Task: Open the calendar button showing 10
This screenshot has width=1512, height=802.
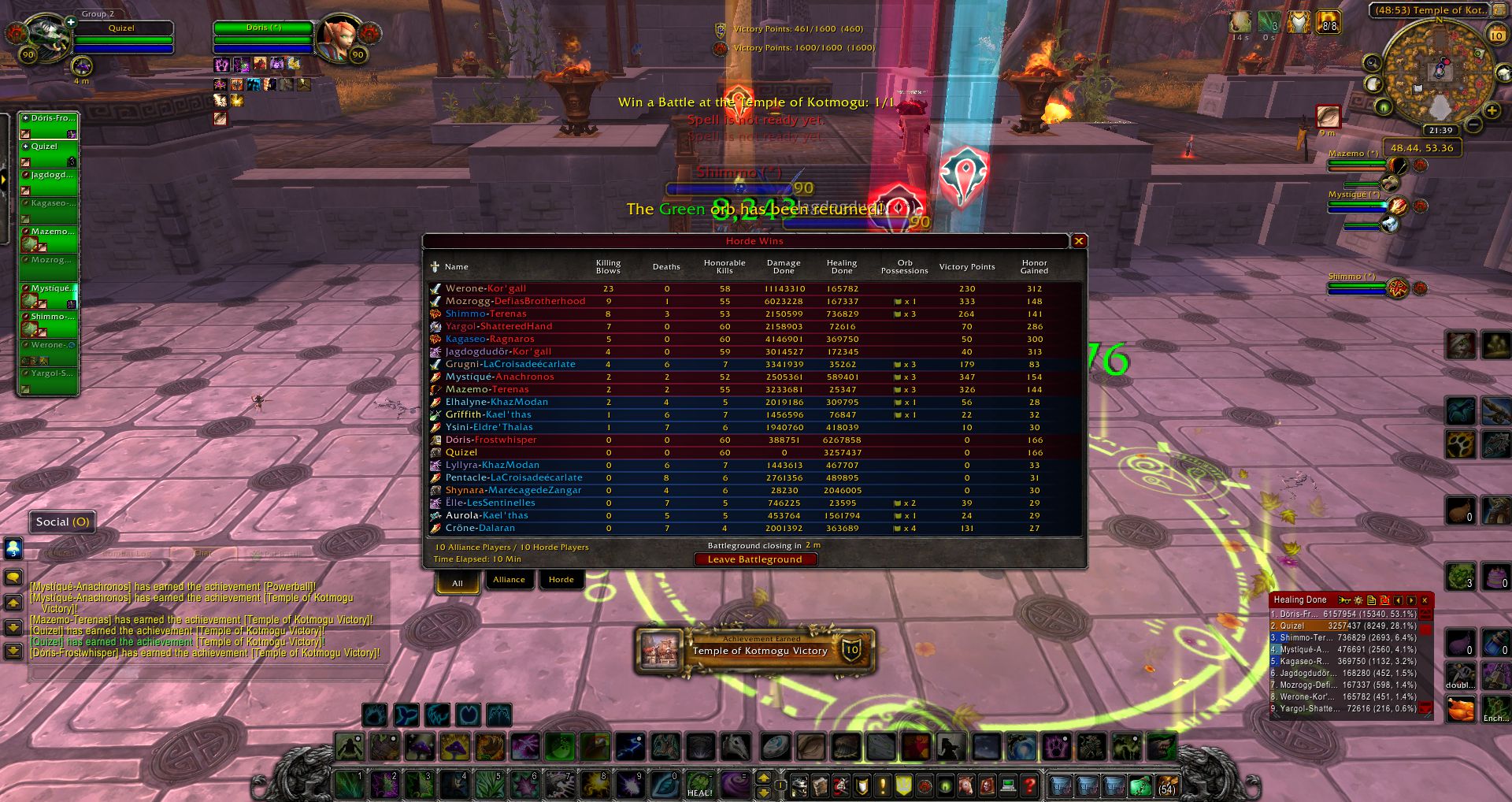Action: pos(1496,35)
